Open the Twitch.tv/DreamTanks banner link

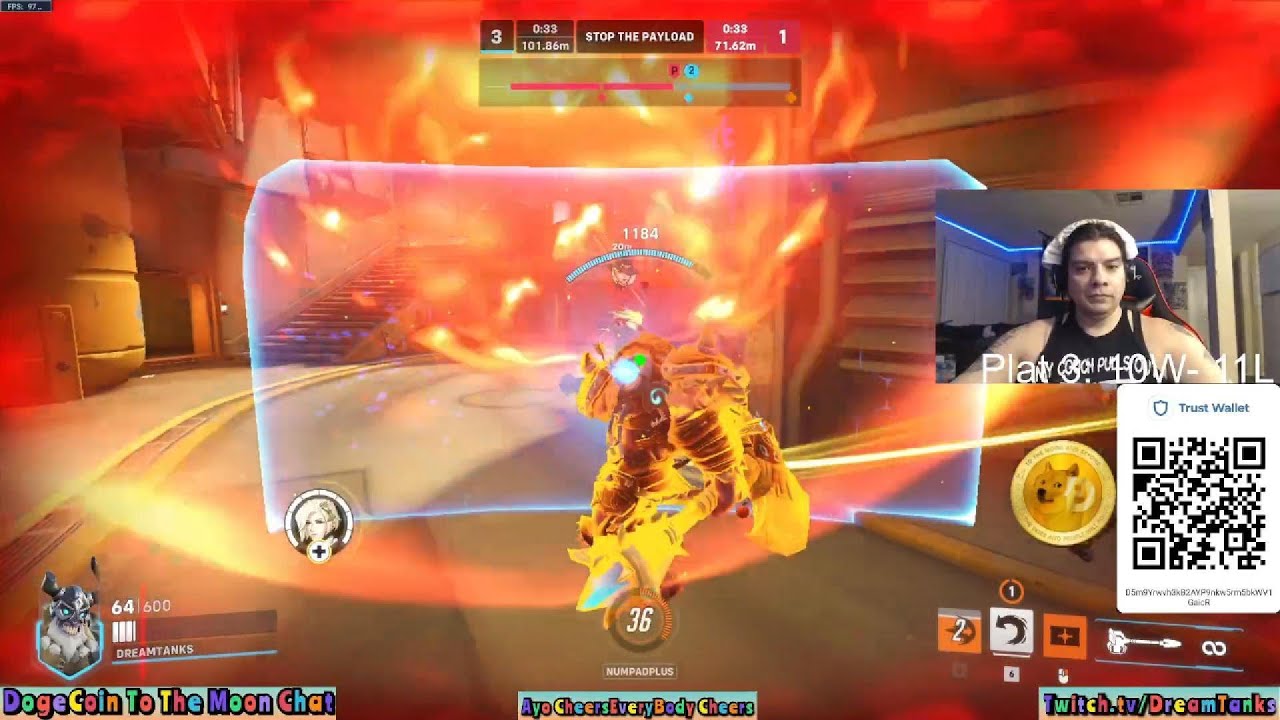[1158, 705]
